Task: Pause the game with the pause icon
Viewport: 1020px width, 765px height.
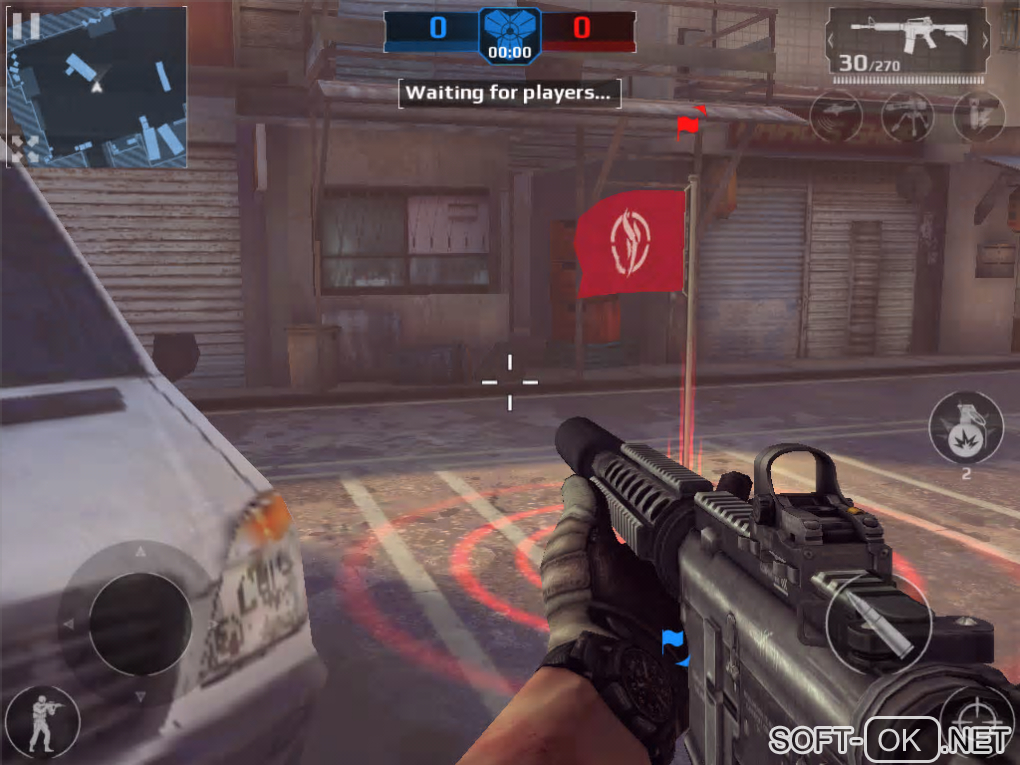Action: [x=27, y=27]
